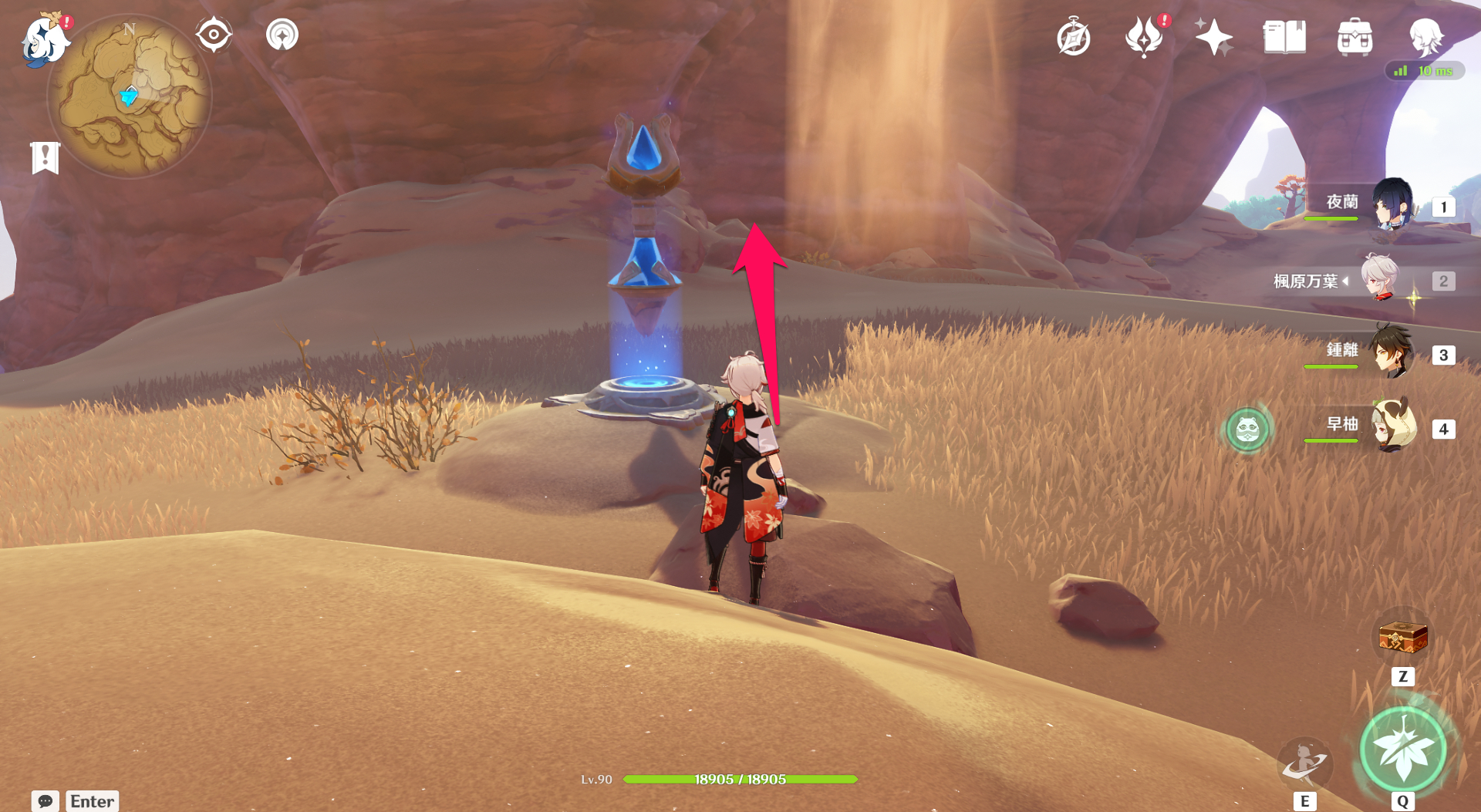
Task: Open the character screen portrait icon
Action: coord(1425,37)
